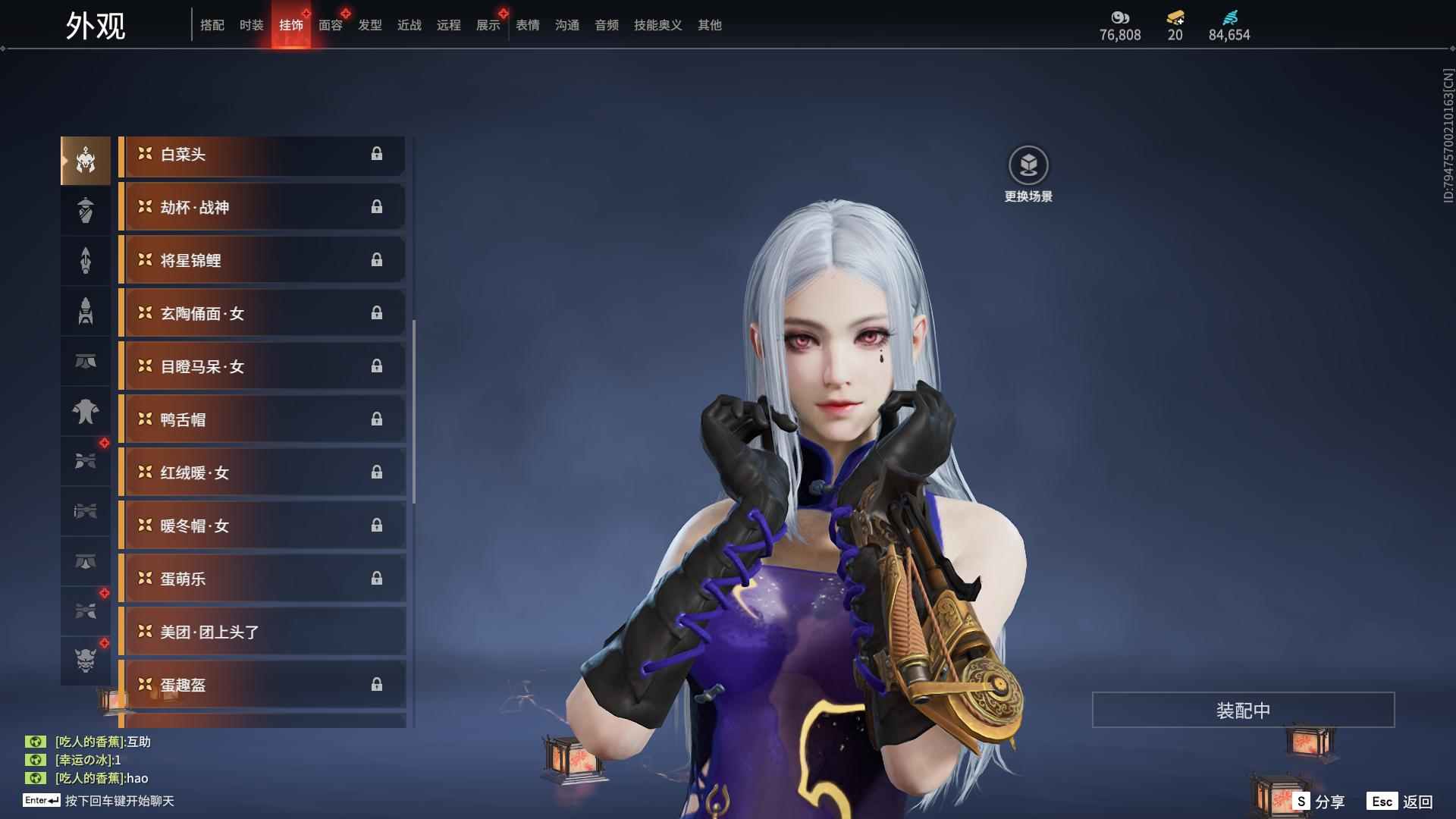The width and height of the screenshot is (1456, 819).
Task: Select the oni mask category icon
Action: pos(86,661)
